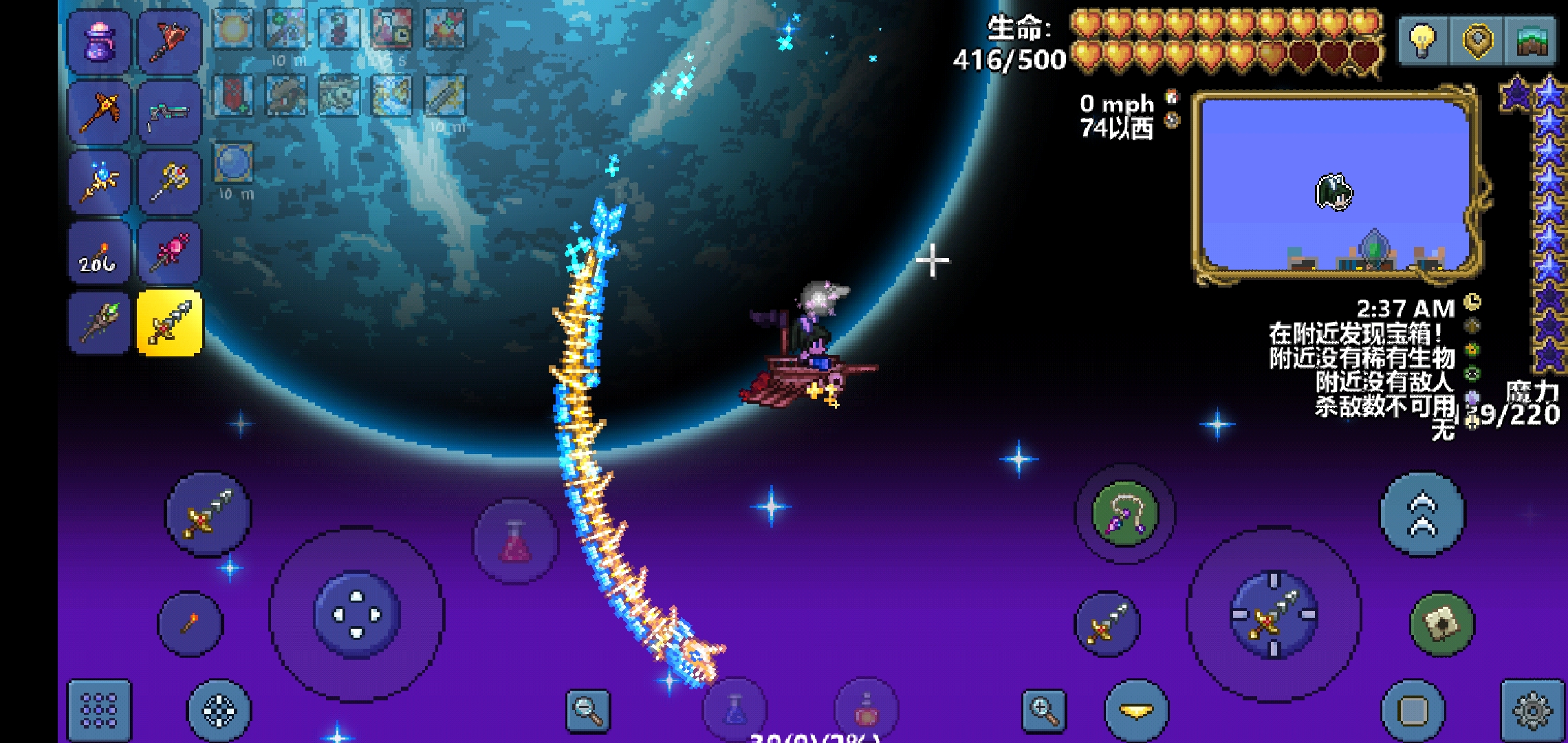Toggle the lightbulb button beside the health hearts
Screen dimensions: 1568x743
(x=1423, y=41)
